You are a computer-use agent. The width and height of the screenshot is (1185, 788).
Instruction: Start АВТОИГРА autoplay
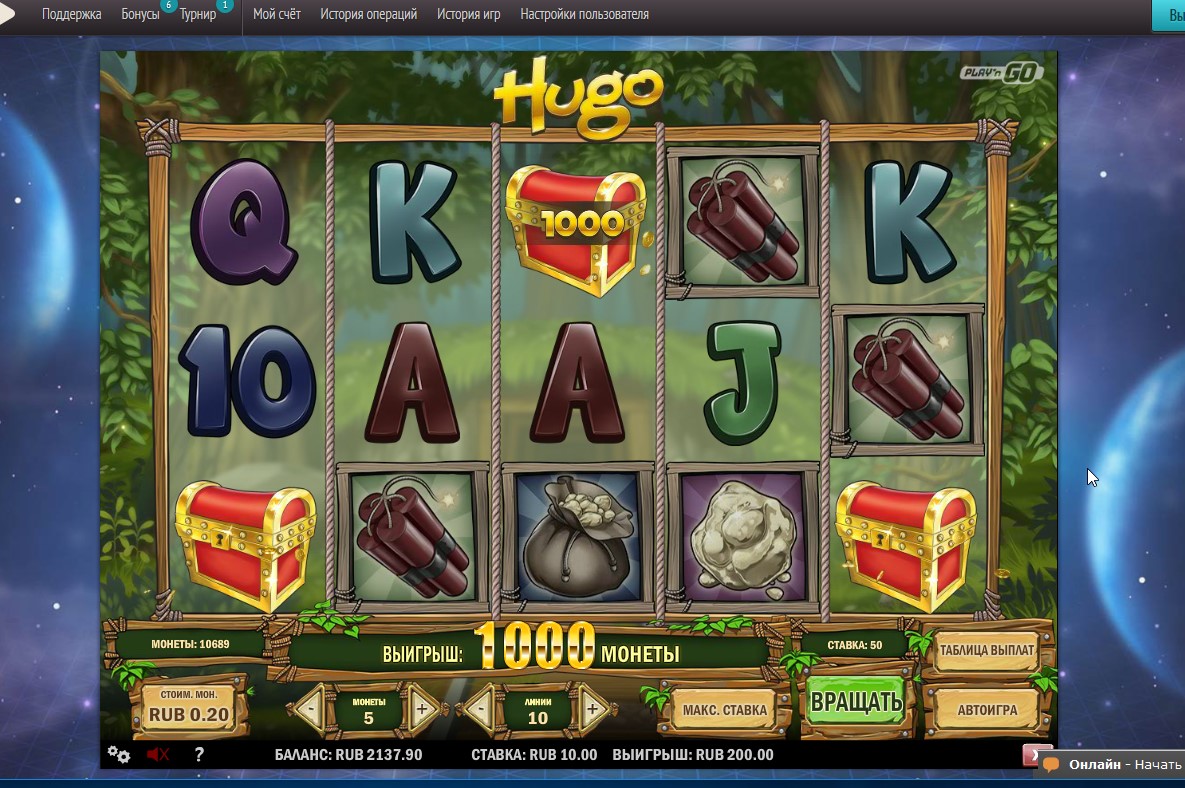(986, 710)
